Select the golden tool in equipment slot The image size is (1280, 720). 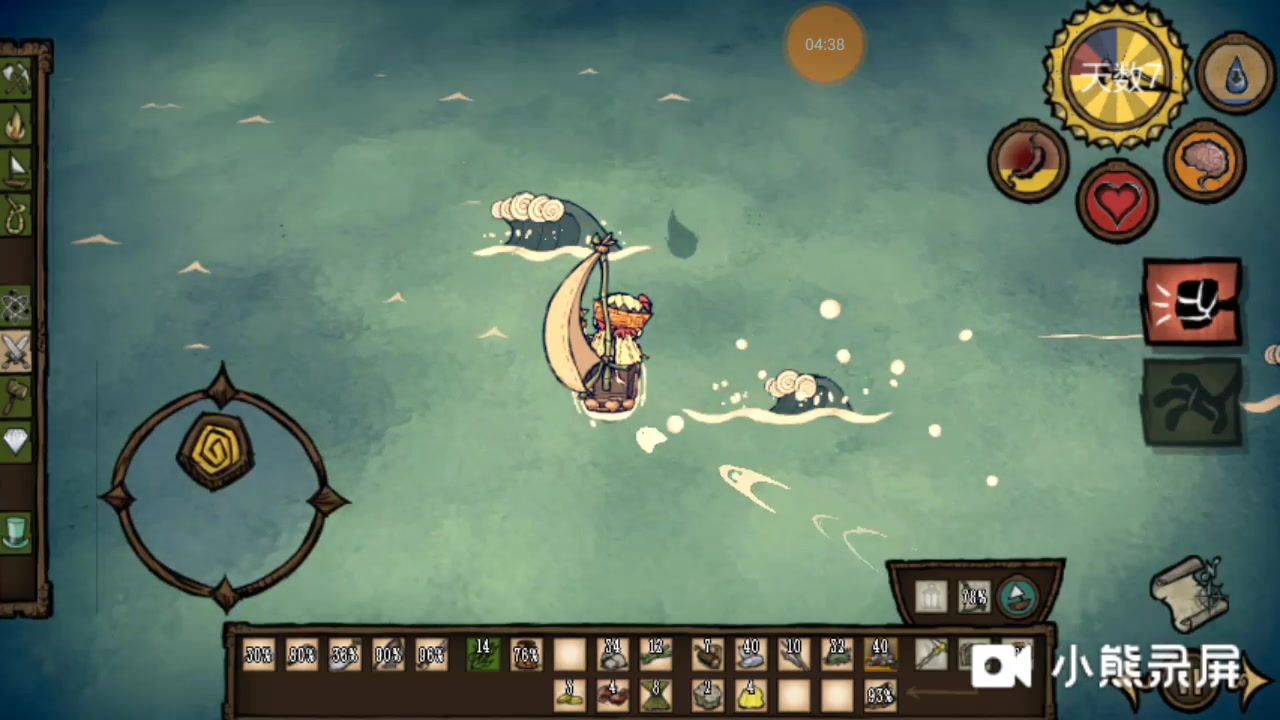coord(931,654)
